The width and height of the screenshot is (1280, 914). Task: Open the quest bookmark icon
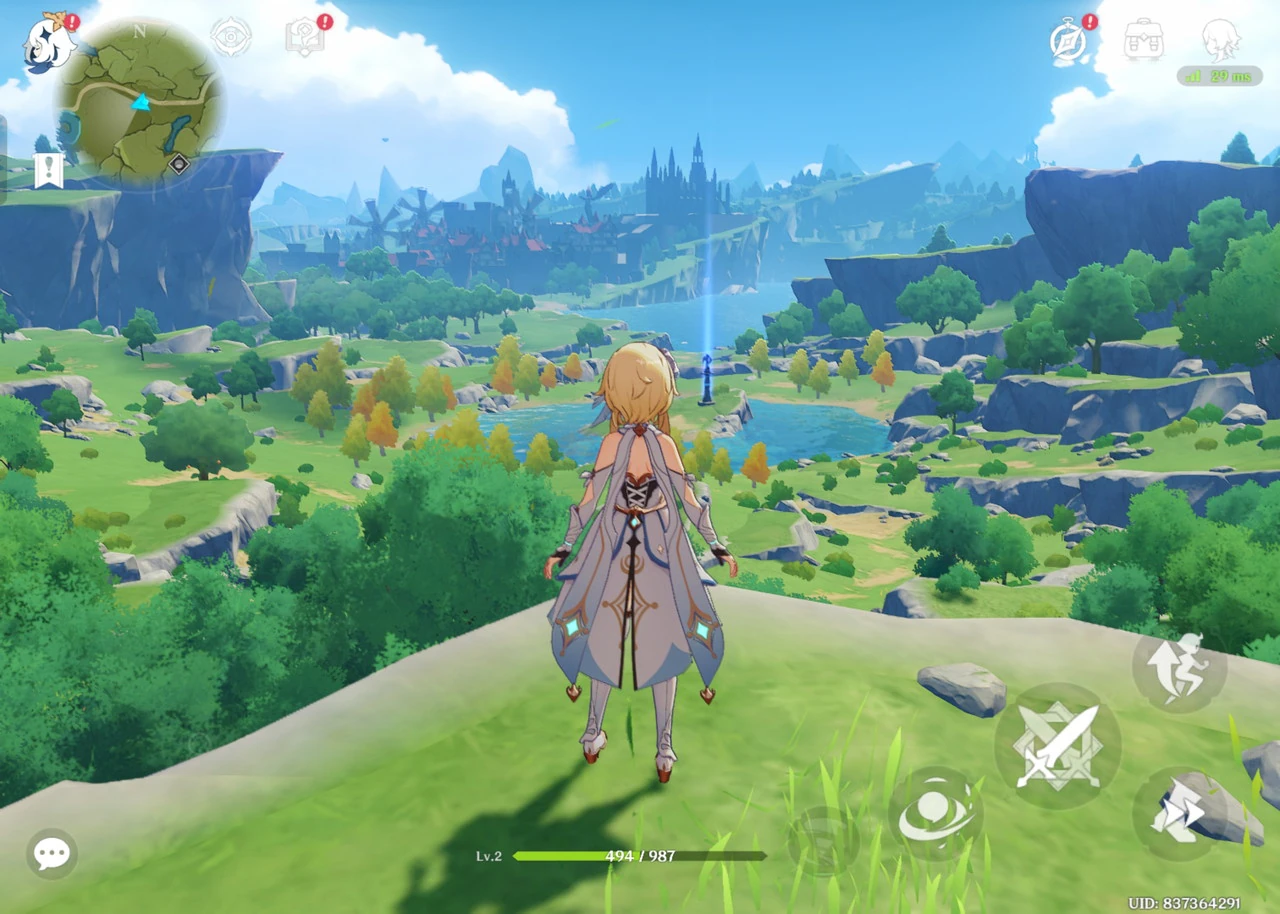(48, 170)
